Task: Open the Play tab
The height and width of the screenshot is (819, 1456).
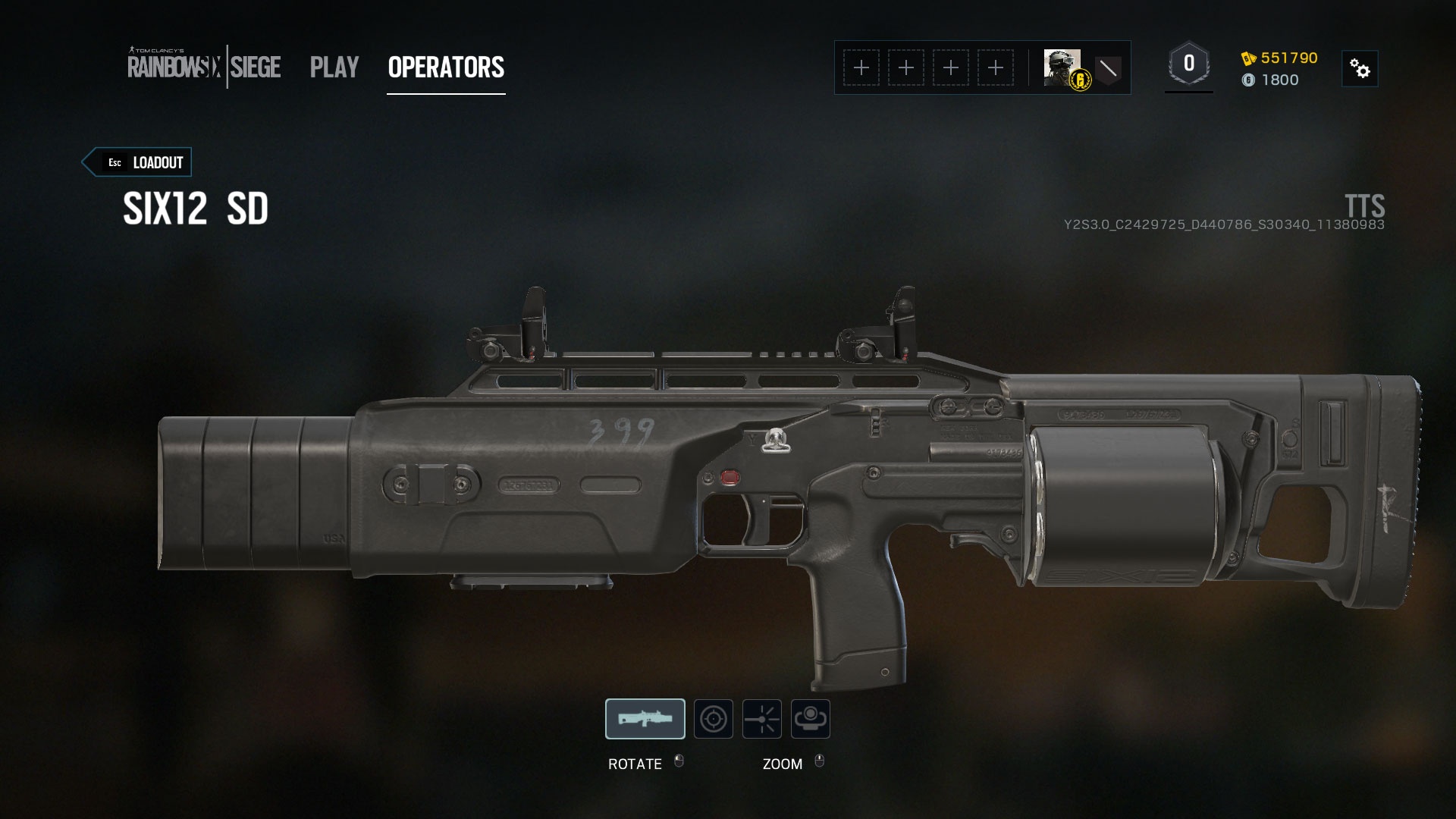Action: point(334,67)
